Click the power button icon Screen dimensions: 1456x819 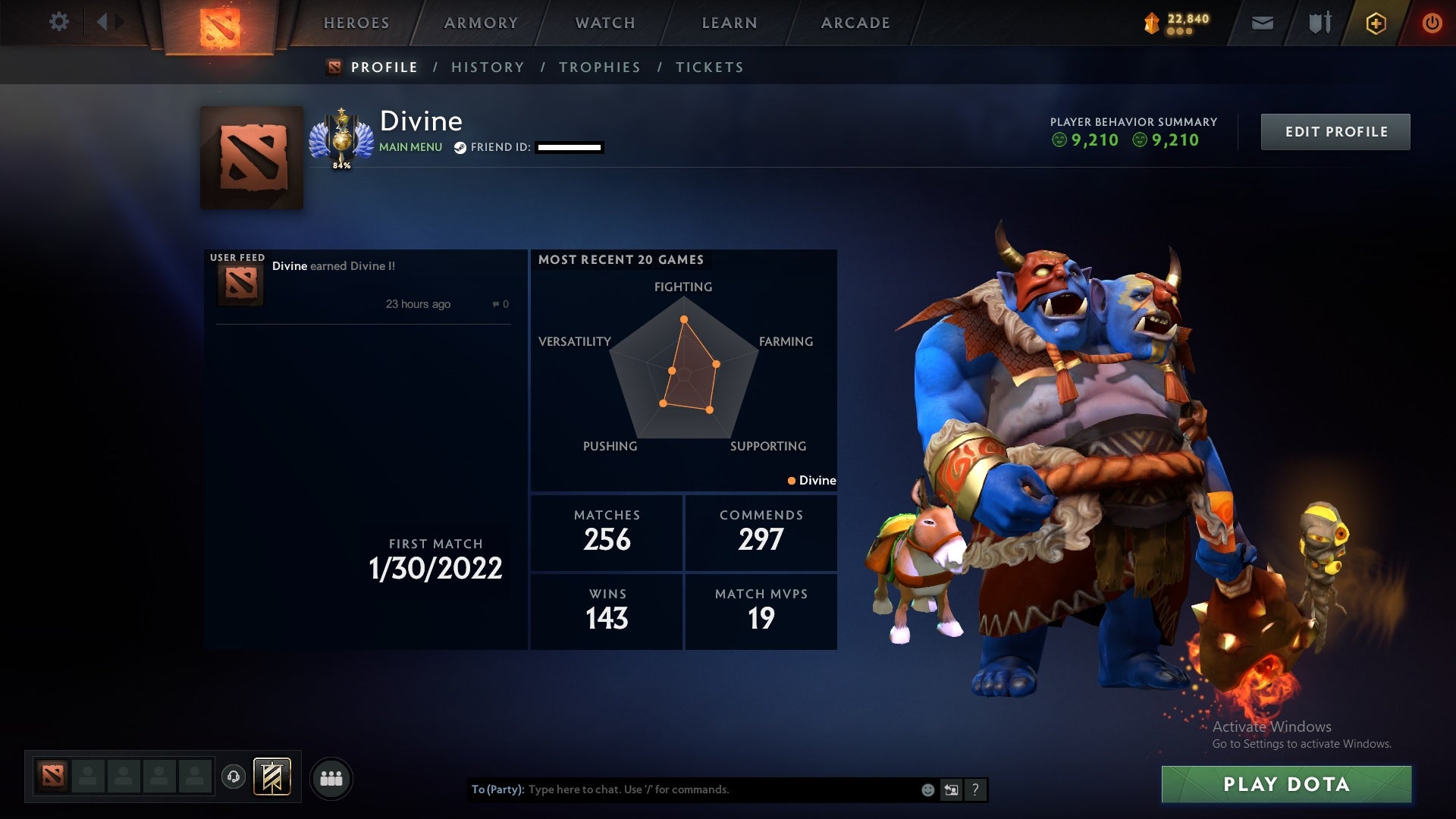click(1432, 23)
